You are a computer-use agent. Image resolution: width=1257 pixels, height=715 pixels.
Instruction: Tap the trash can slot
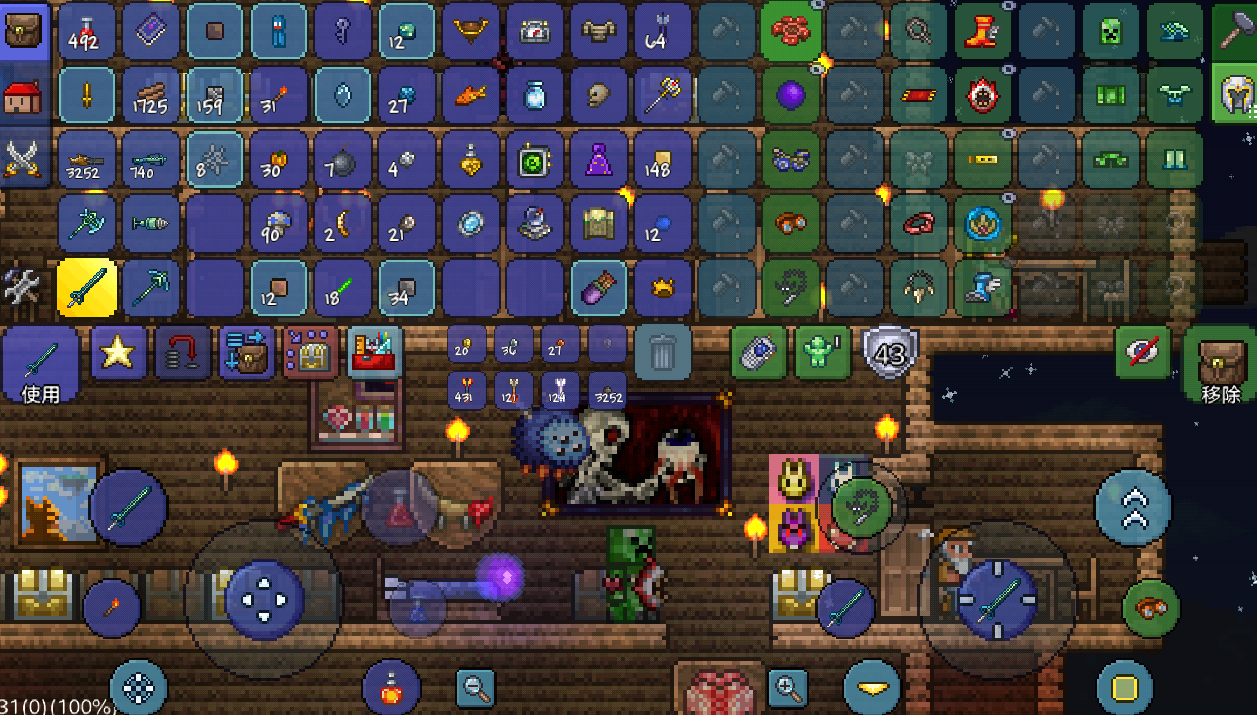(662, 352)
